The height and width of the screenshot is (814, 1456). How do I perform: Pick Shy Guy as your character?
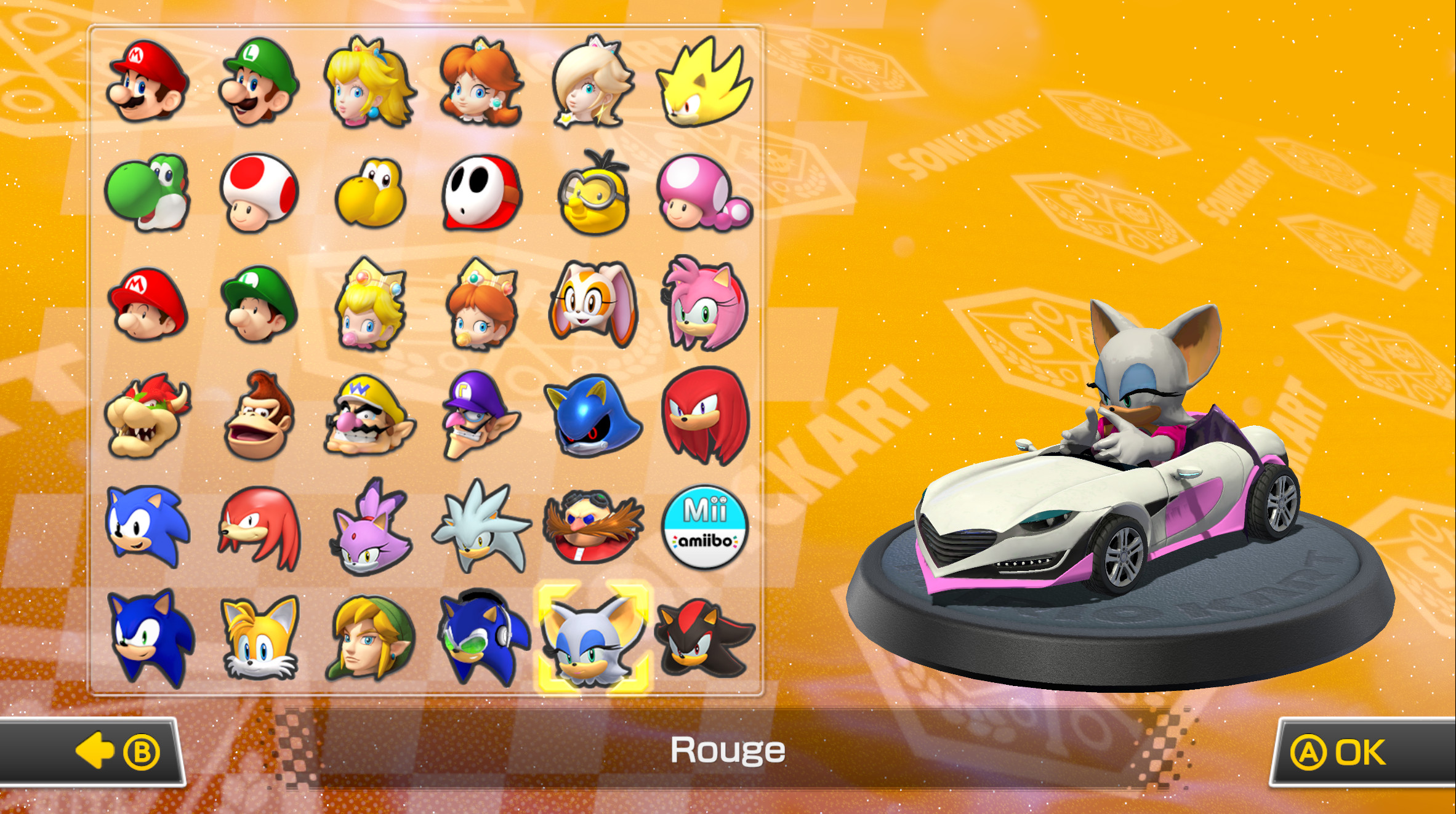pyautogui.click(x=481, y=197)
